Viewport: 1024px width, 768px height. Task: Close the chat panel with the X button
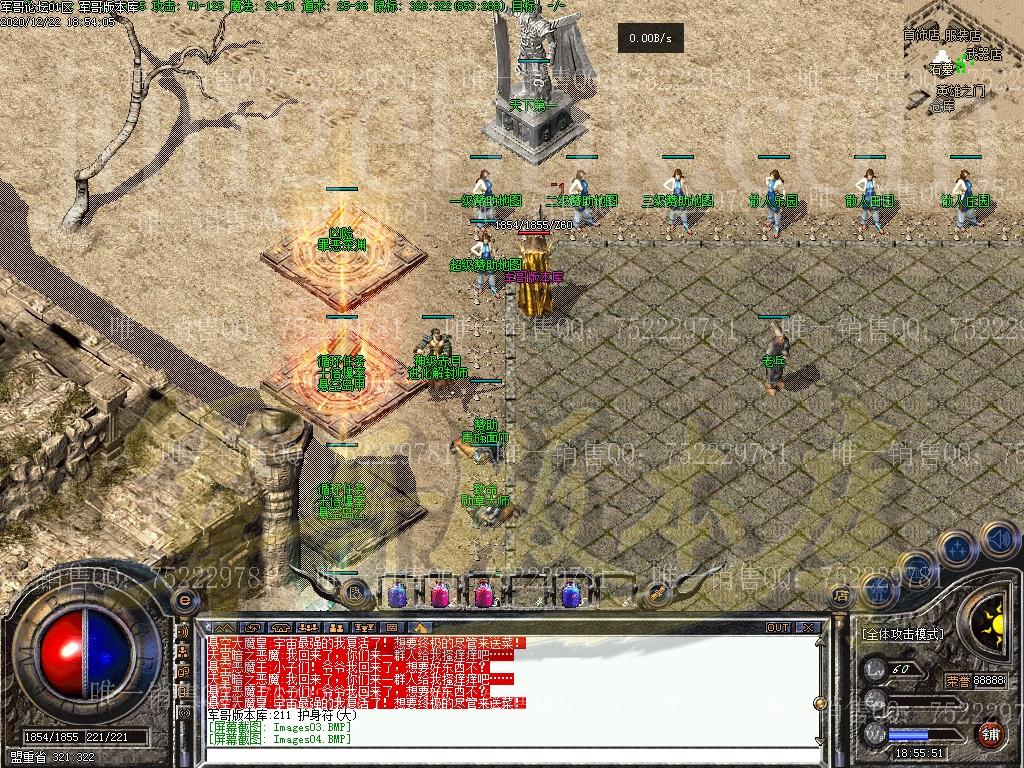pos(808,628)
